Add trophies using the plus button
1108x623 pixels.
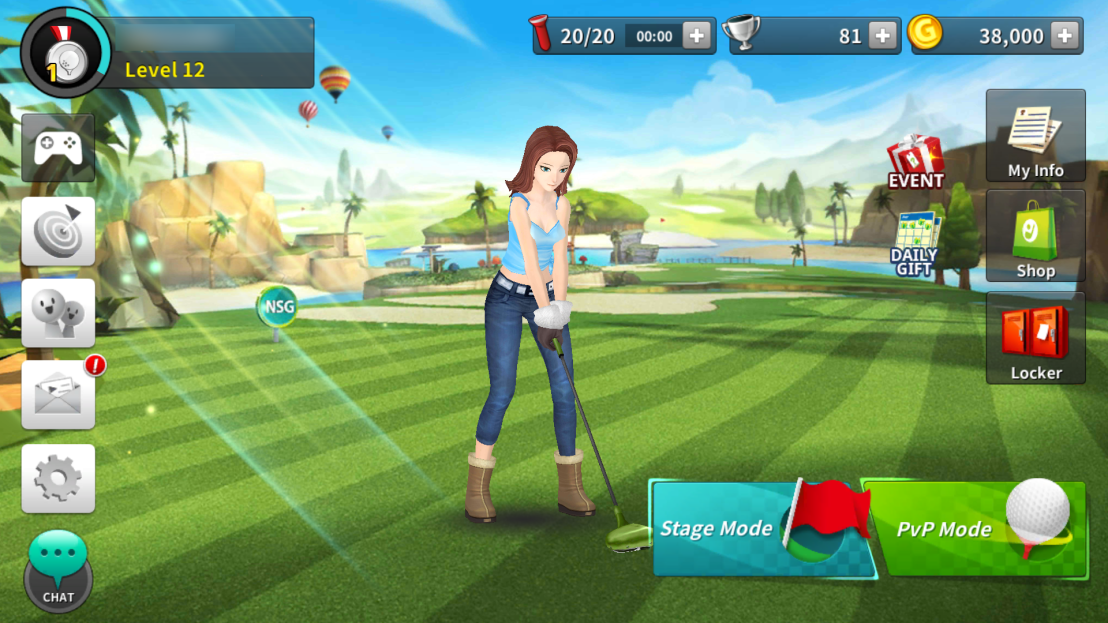tap(882, 36)
